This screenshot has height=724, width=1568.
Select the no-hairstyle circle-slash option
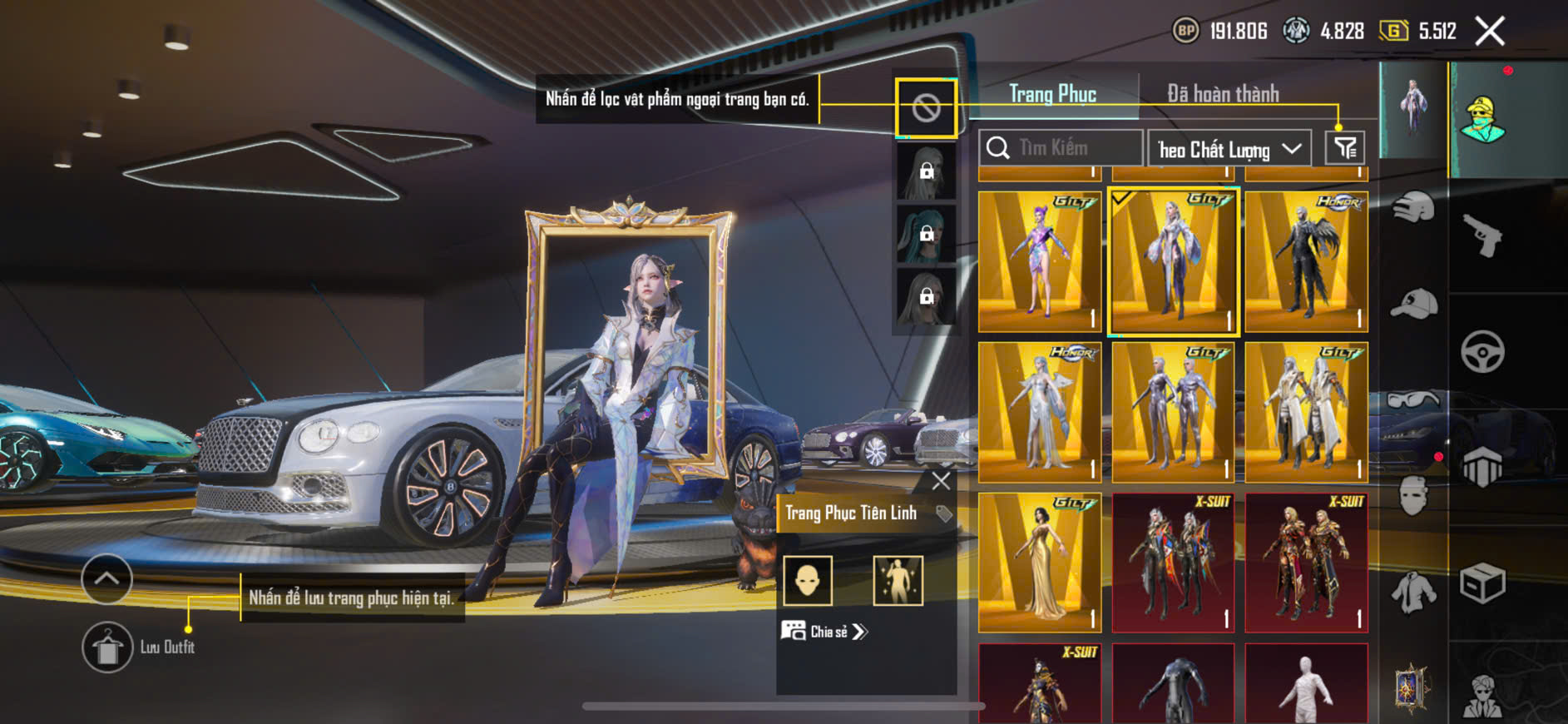point(926,107)
